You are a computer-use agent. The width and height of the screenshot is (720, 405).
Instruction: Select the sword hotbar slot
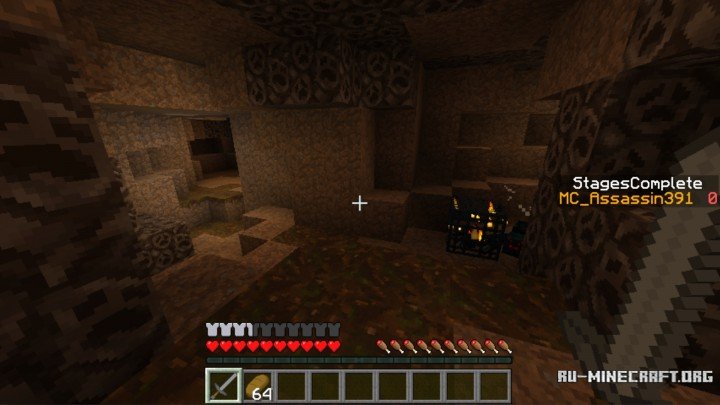tap(224, 385)
